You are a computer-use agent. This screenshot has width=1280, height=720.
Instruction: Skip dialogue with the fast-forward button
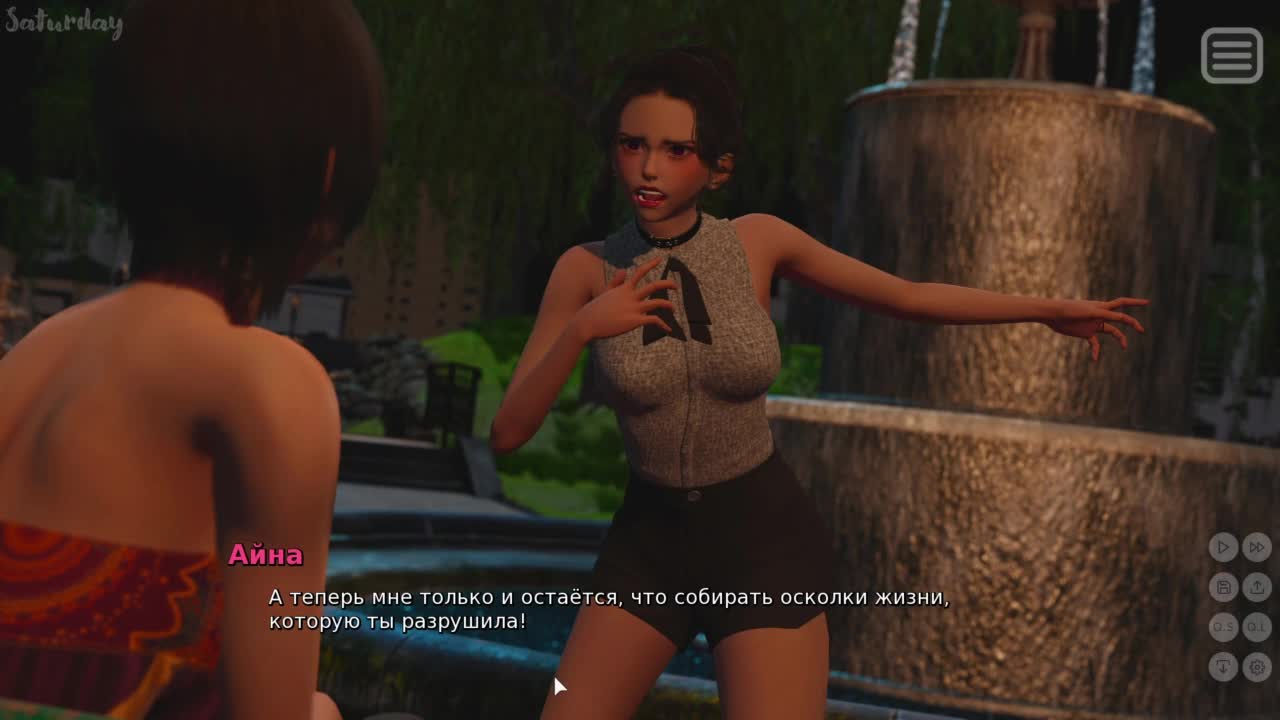[1257, 547]
